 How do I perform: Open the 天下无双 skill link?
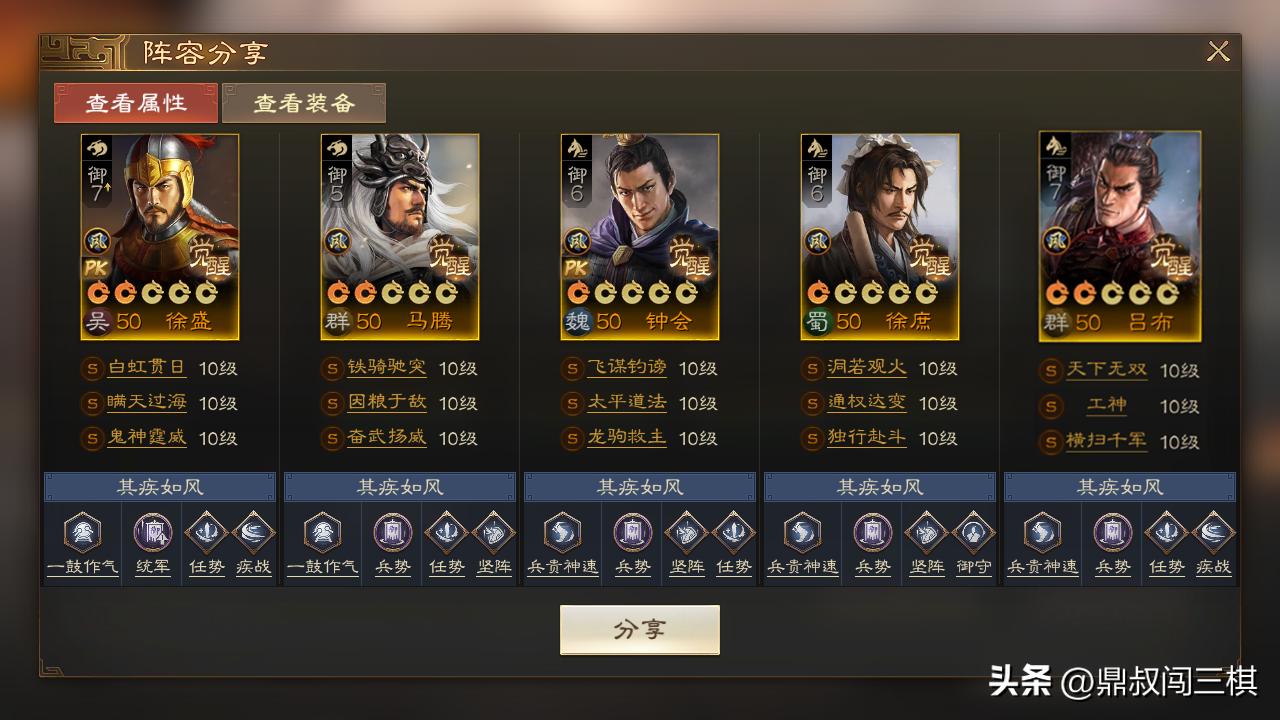1107,370
